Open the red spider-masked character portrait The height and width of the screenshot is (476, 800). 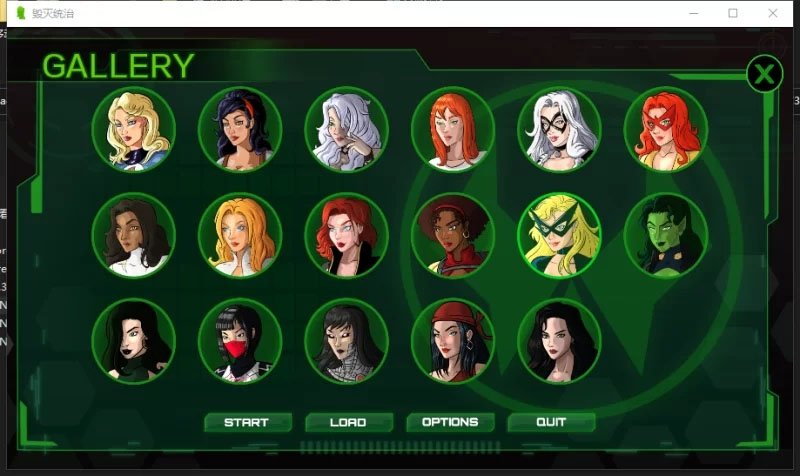click(x=240, y=341)
